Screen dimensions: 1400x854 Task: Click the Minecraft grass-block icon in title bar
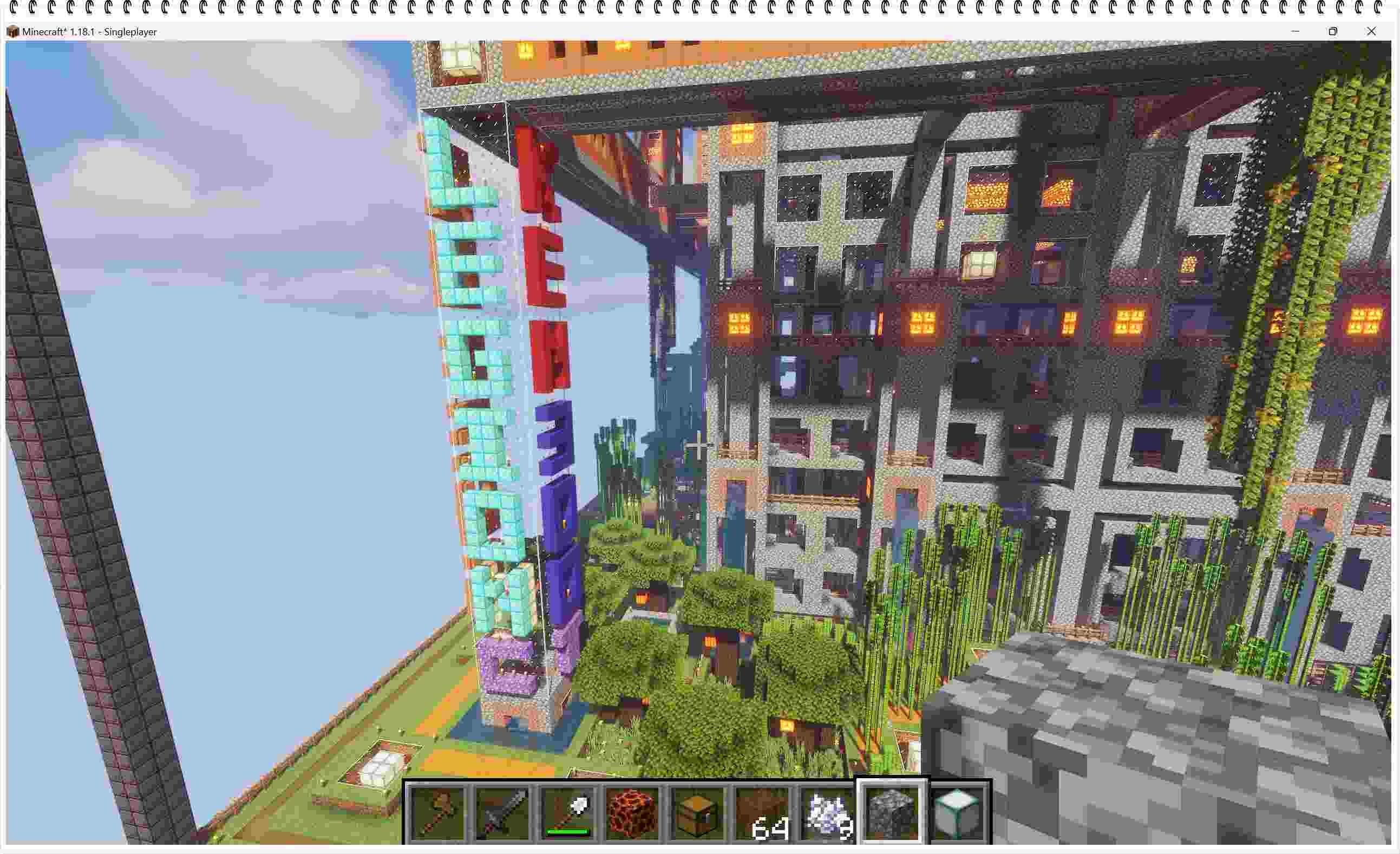[x=12, y=32]
